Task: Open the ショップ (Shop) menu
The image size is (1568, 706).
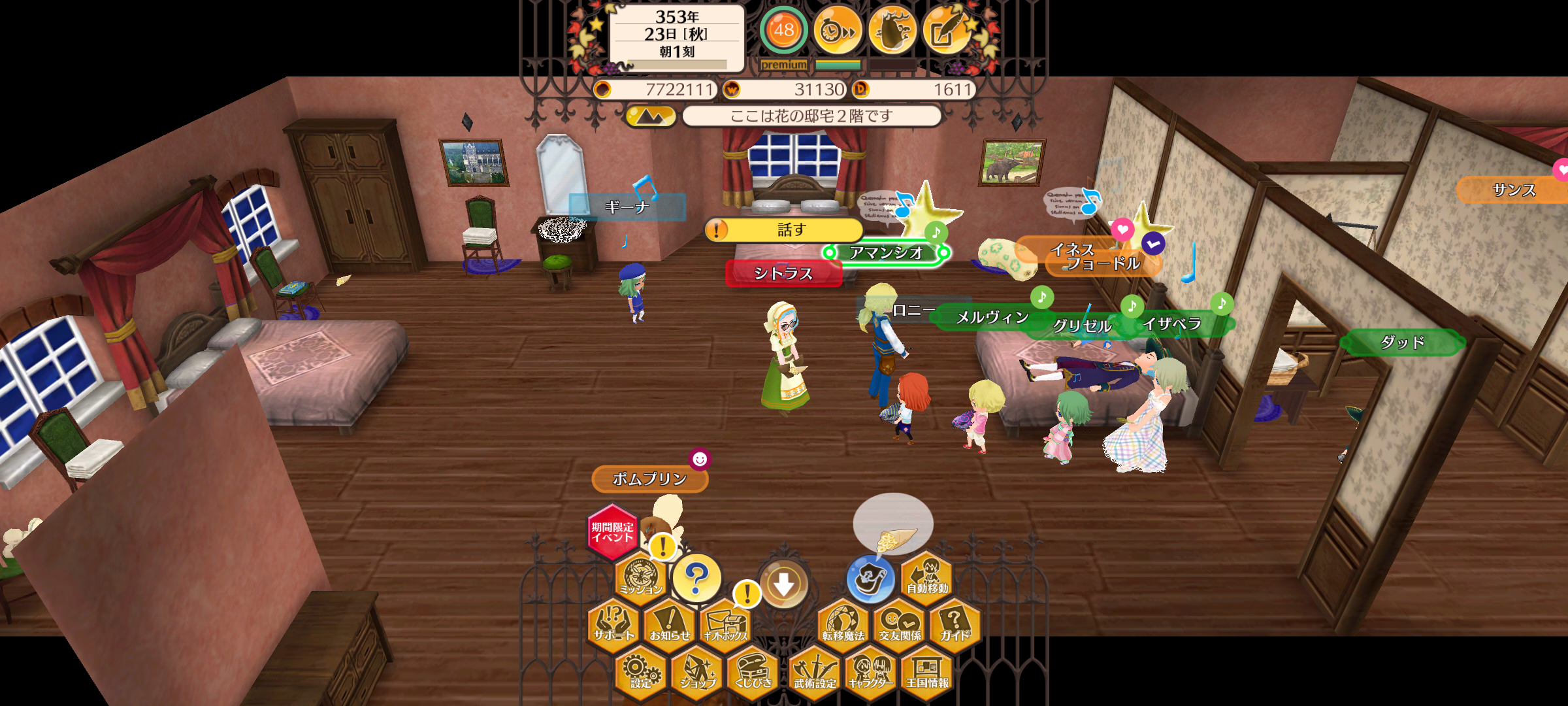Action: pos(697,673)
